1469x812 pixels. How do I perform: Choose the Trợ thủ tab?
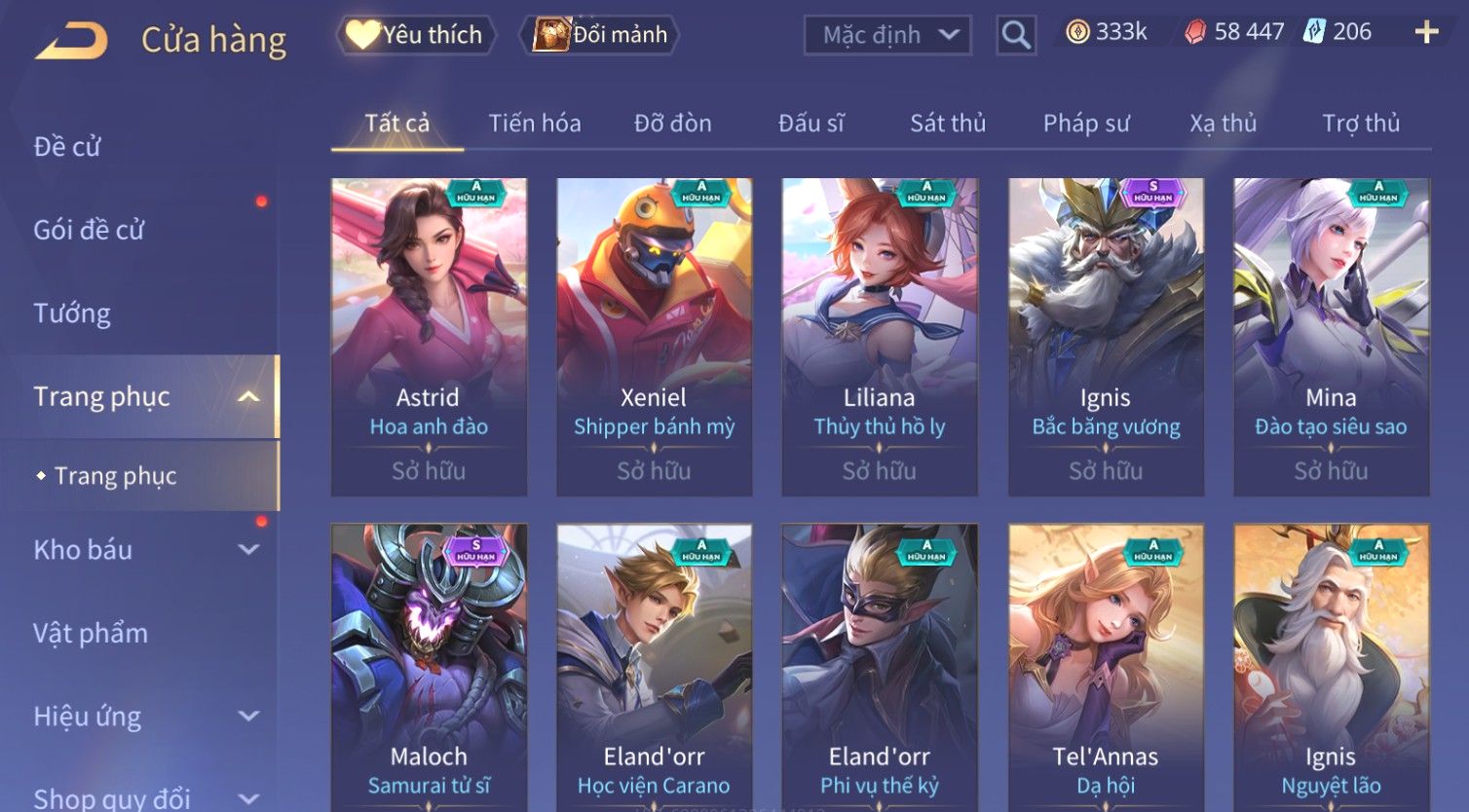point(1360,124)
